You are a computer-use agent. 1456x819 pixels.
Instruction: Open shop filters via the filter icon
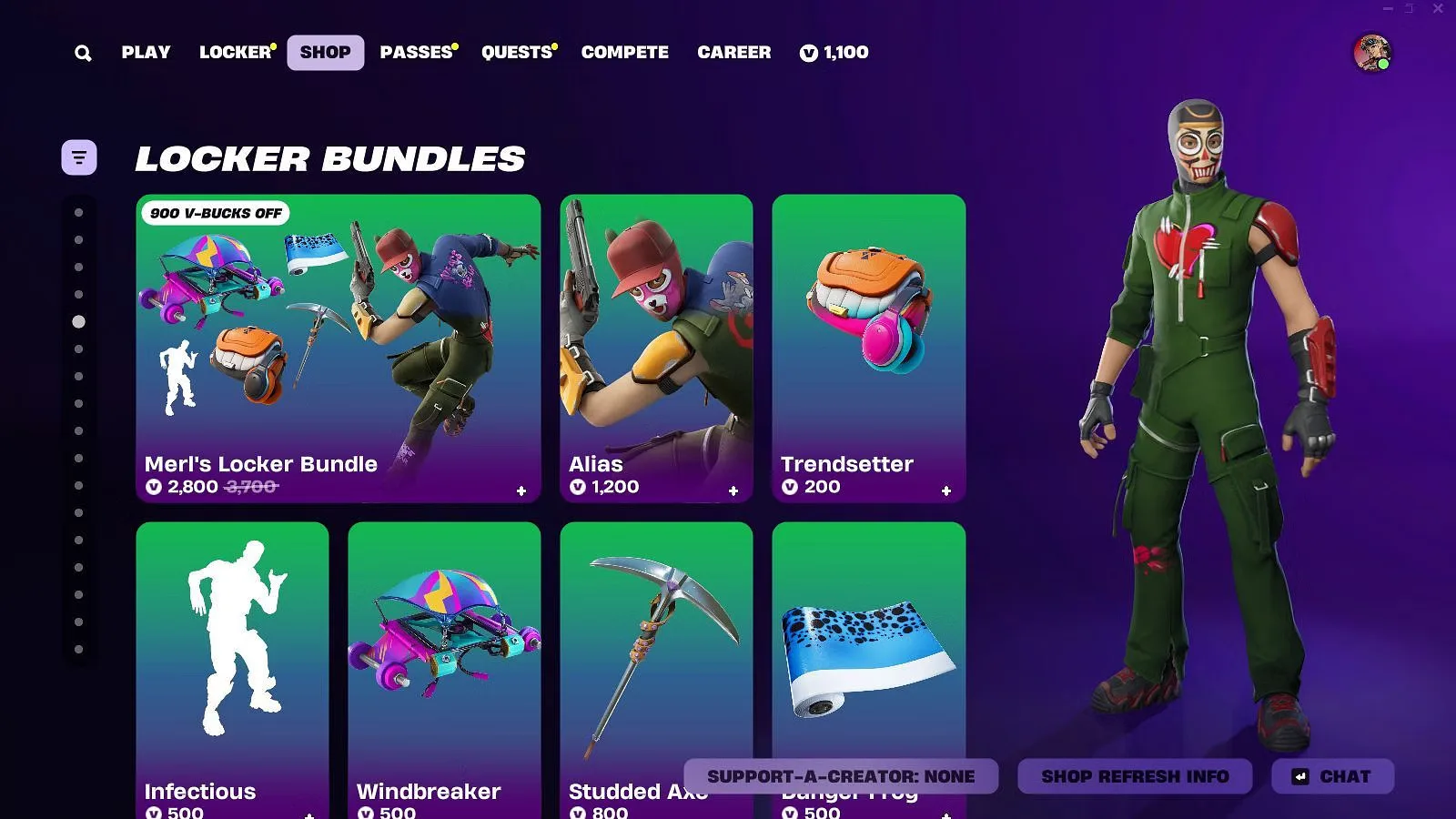pos(79,157)
